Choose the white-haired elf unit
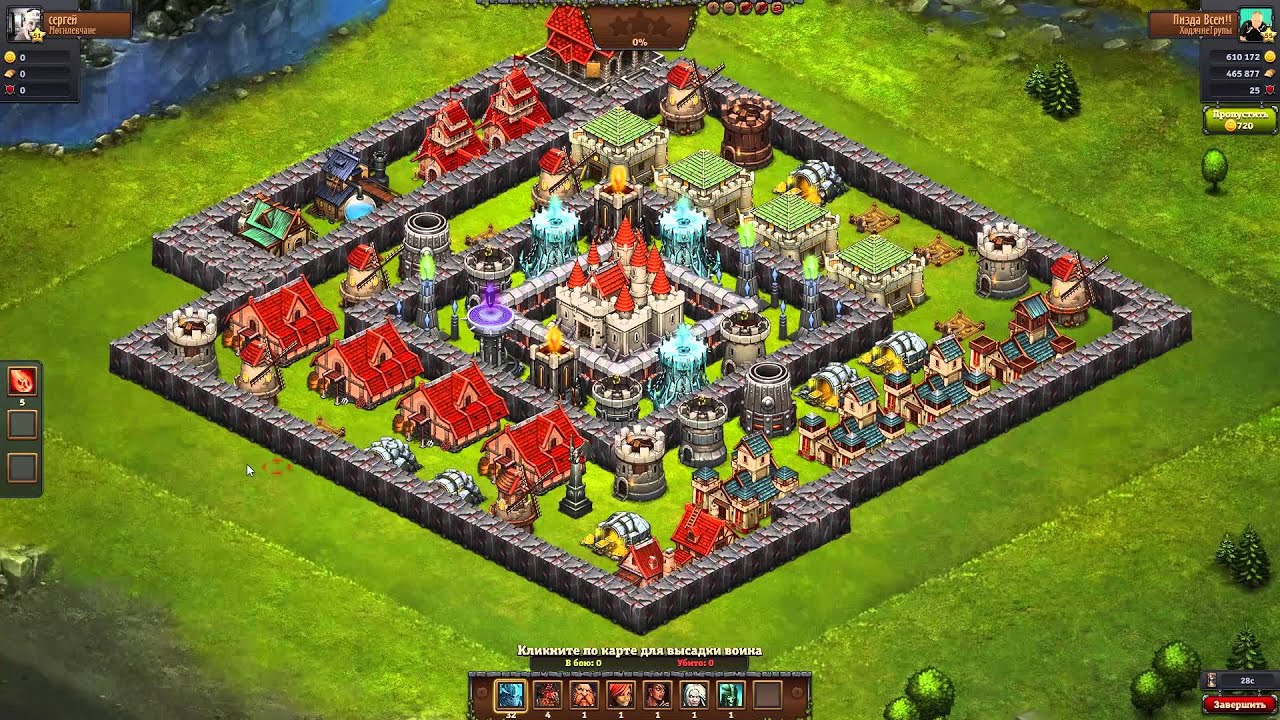This screenshot has height=720, width=1280. tap(694, 694)
